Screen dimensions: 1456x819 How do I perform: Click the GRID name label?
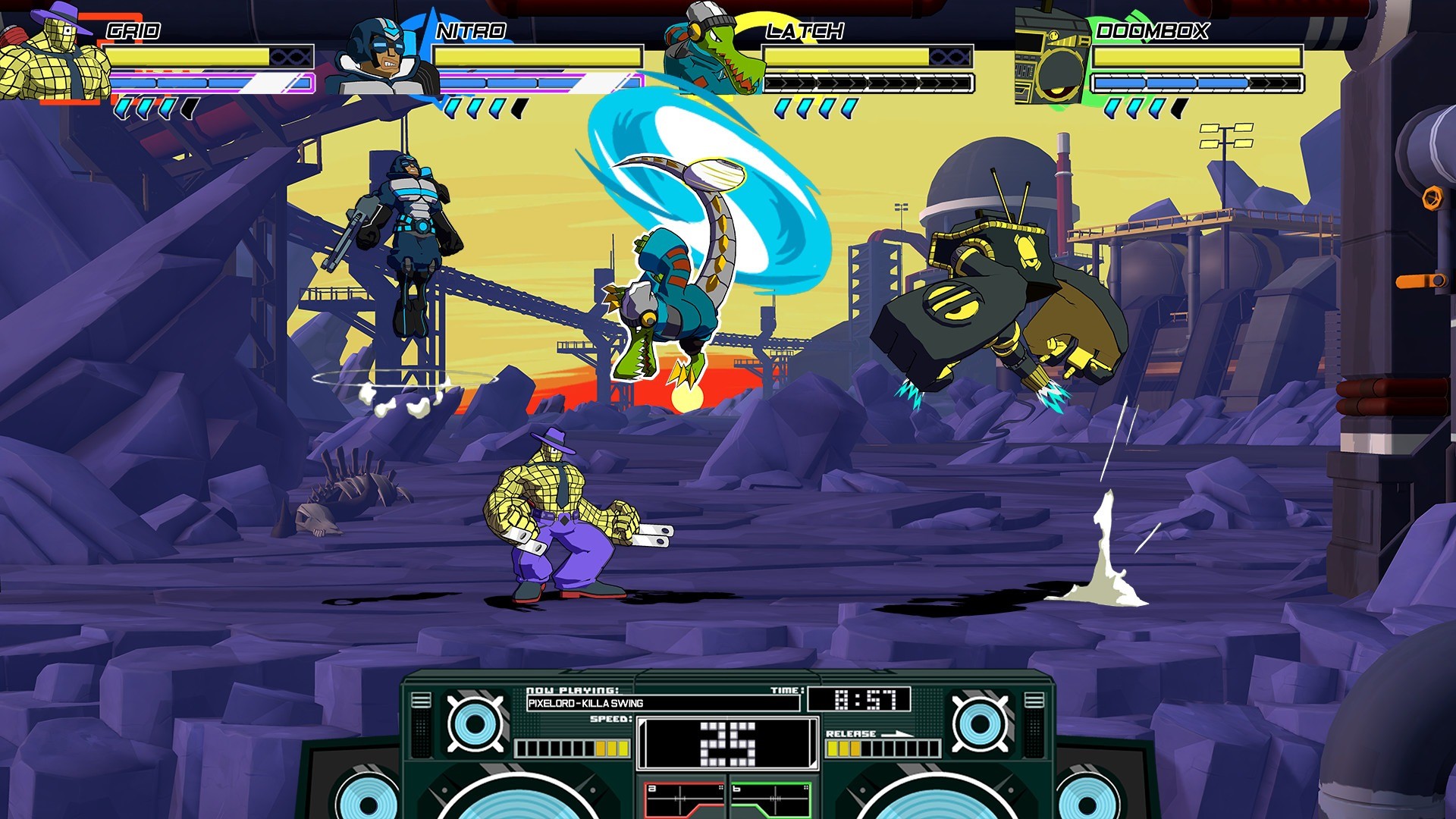tap(133, 32)
